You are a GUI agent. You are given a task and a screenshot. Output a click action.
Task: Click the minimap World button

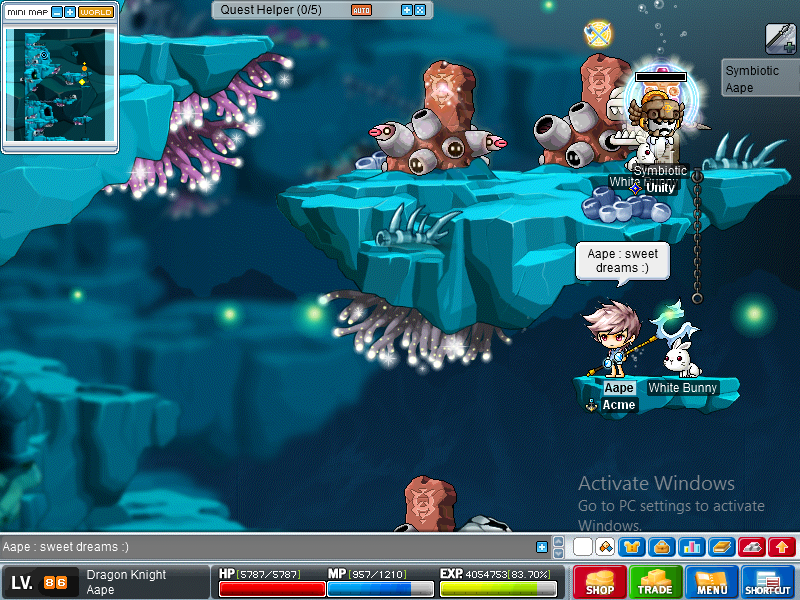pyautogui.click(x=96, y=12)
